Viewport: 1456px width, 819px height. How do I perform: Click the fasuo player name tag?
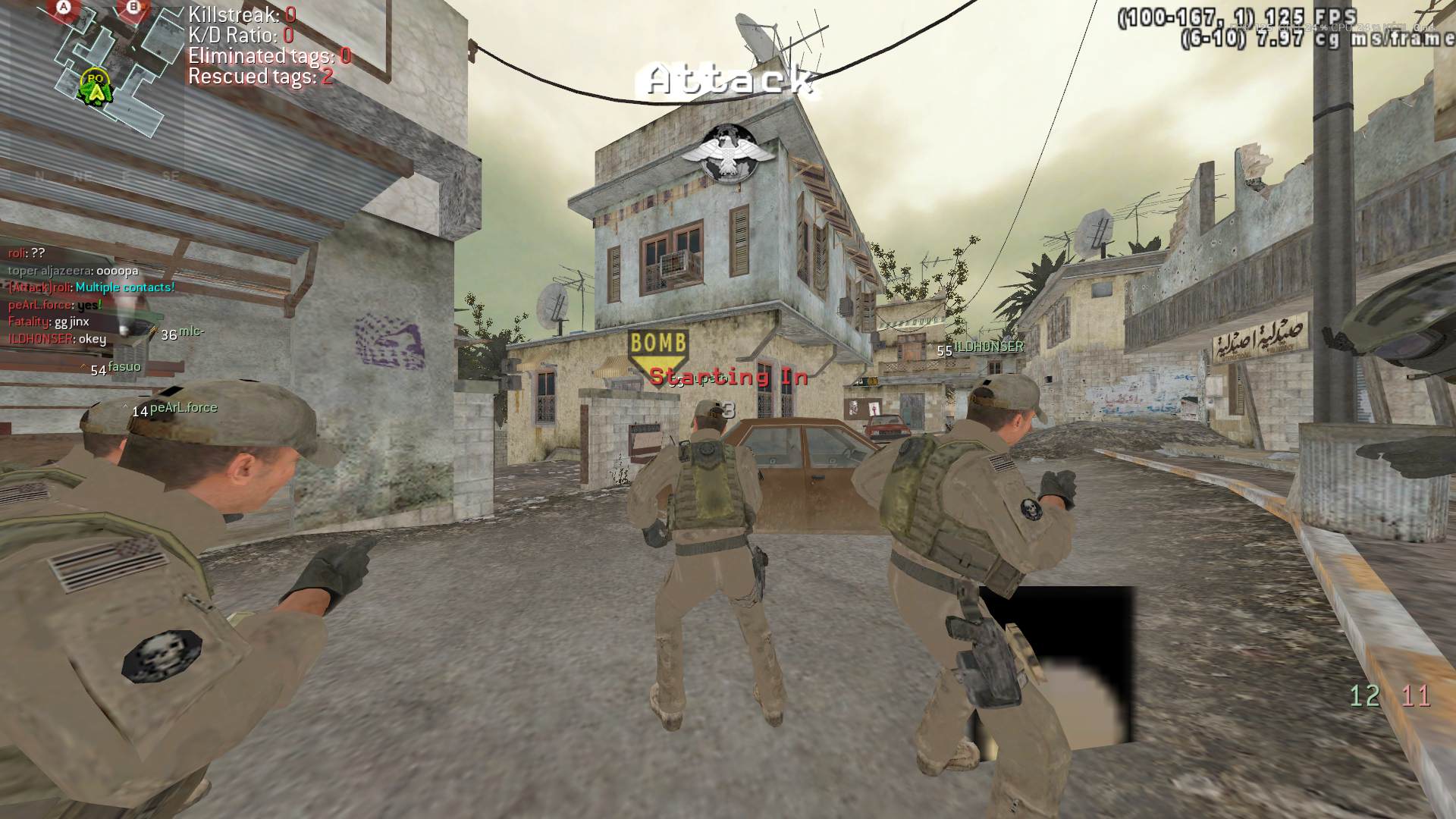point(124,367)
